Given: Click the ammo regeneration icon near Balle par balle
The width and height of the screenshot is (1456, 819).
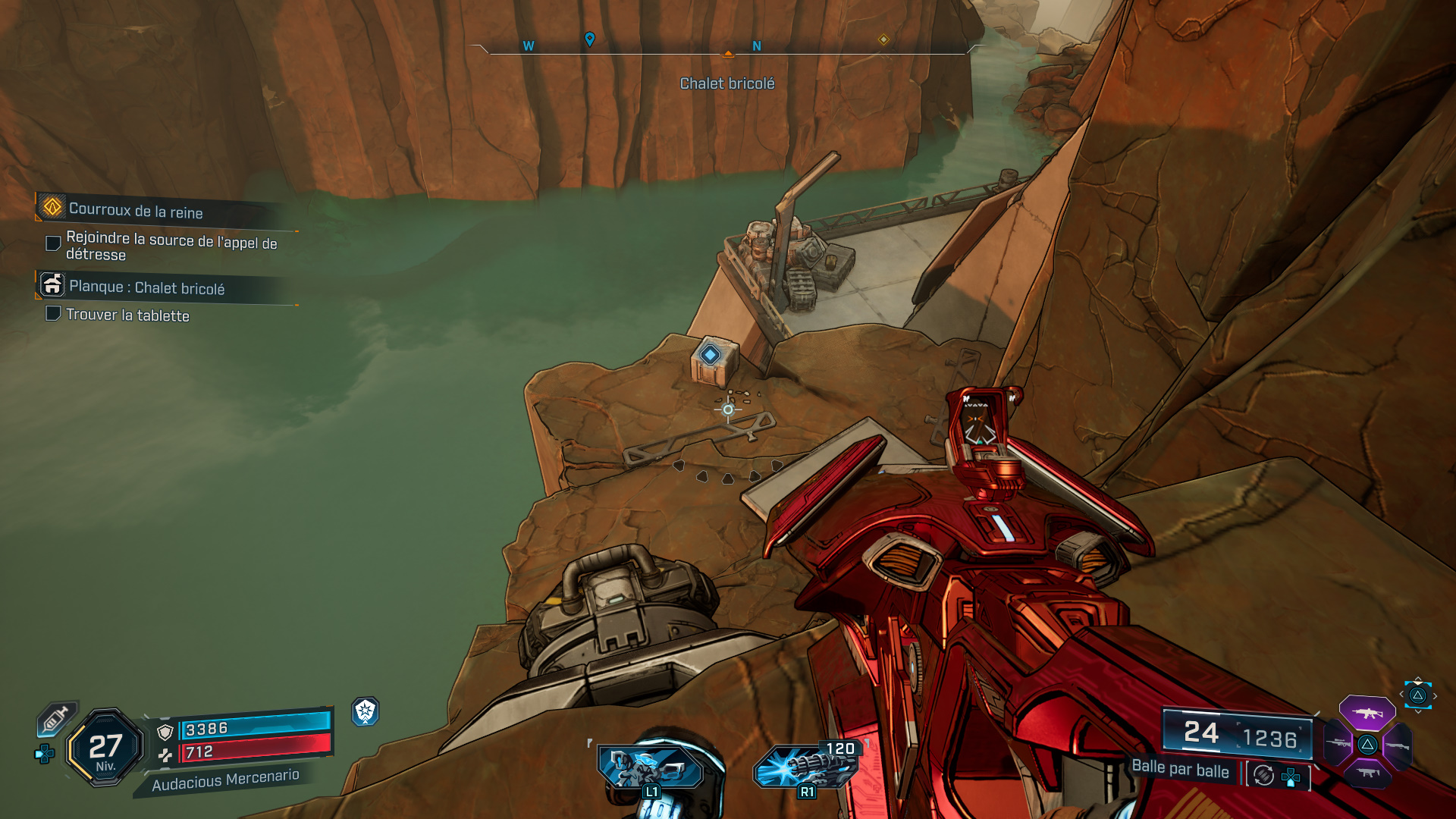Looking at the screenshot, I should point(1262,775).
